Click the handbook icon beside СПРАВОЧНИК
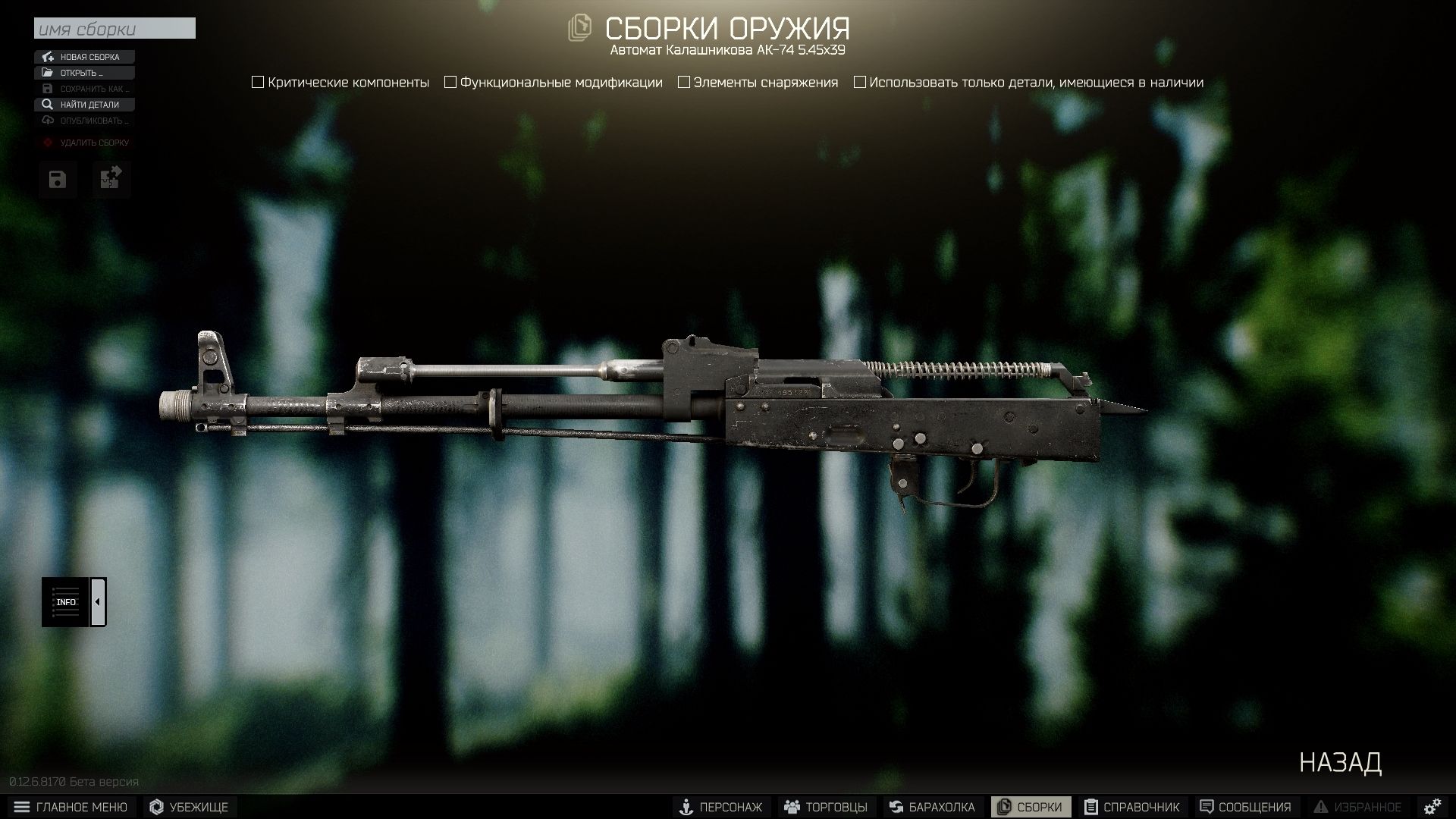Screen dimensions: 1456x819 coord(1092,806)
